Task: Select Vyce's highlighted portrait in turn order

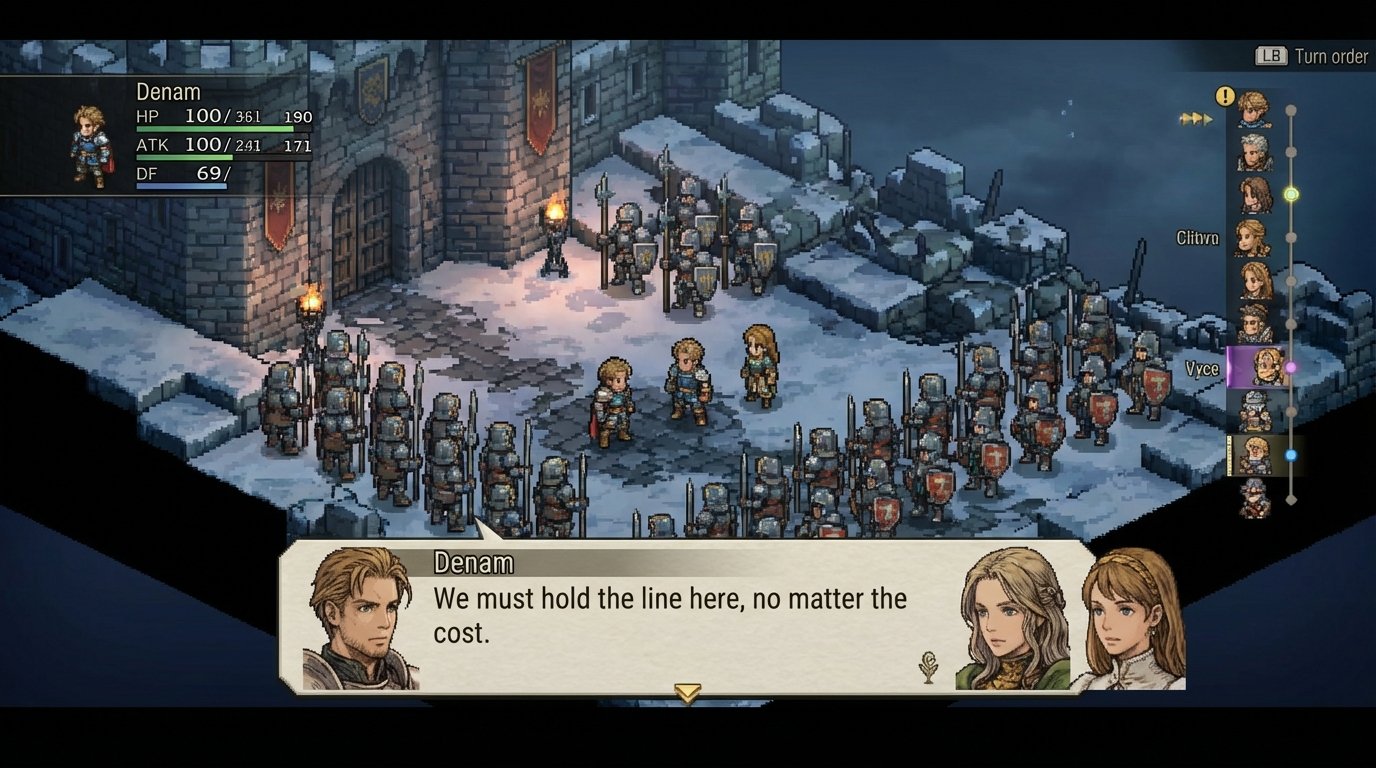Action: point(1258,367)
